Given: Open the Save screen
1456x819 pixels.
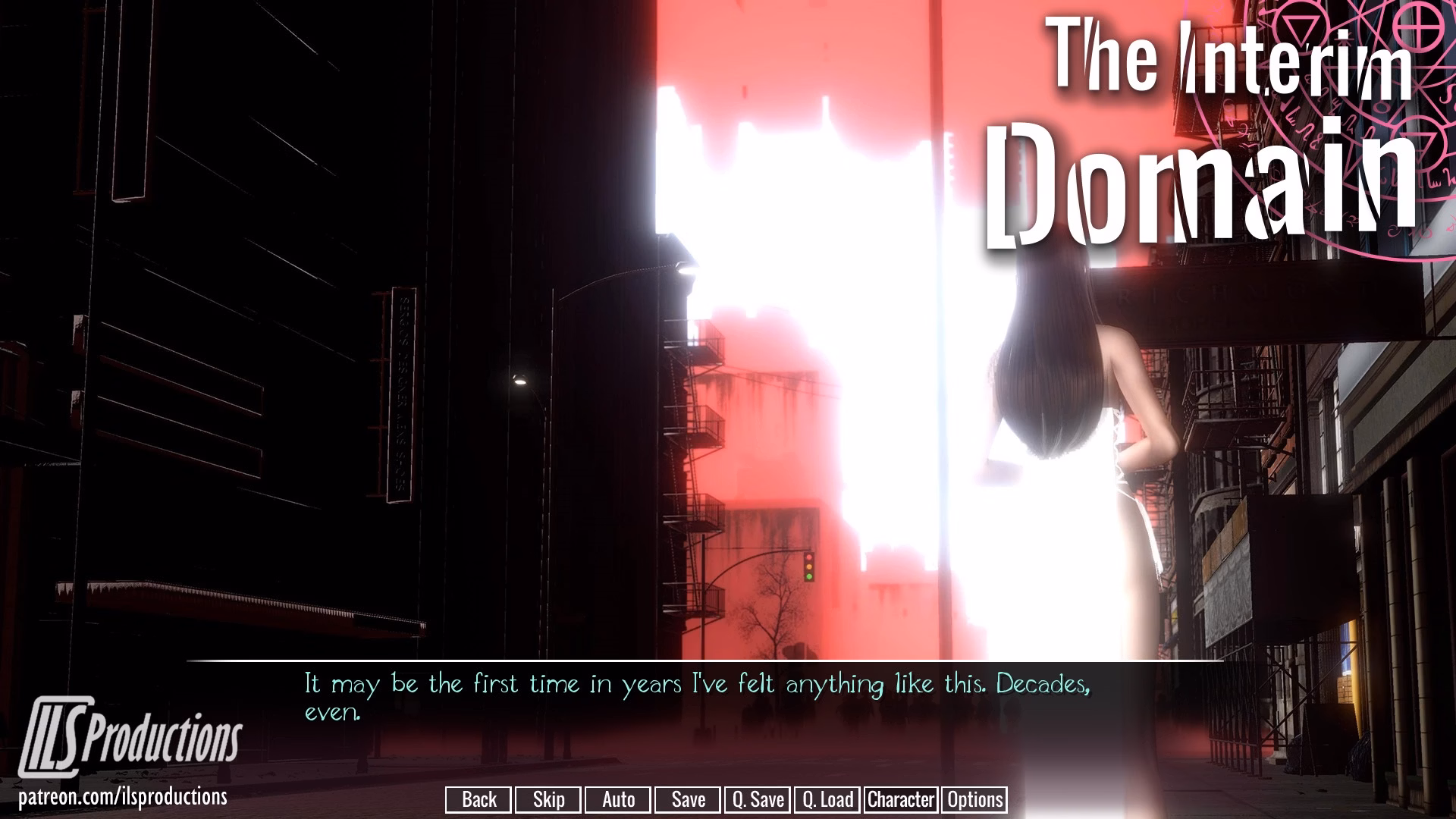Looking at the screenshot, I should [x=686, y=799].
